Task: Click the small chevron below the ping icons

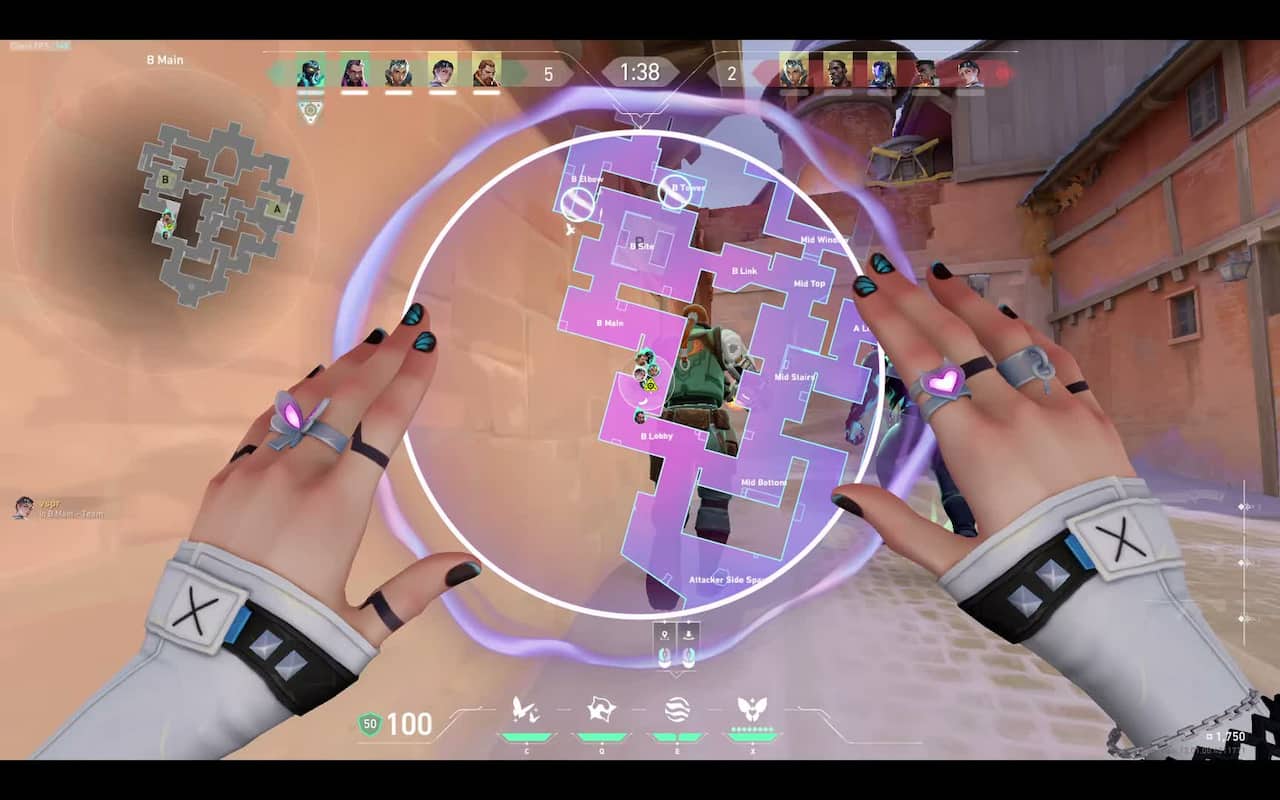Action: point(676,675)
